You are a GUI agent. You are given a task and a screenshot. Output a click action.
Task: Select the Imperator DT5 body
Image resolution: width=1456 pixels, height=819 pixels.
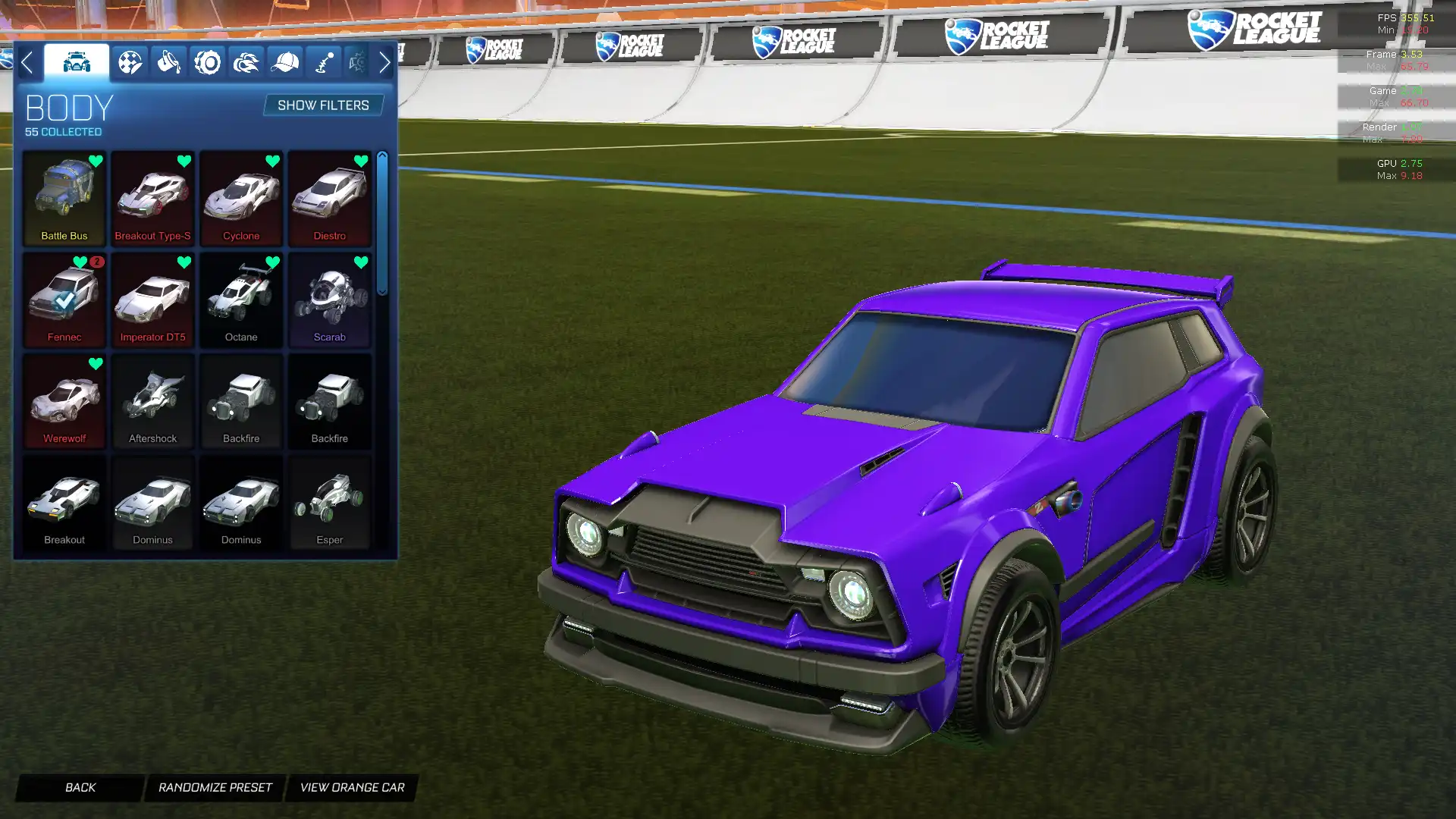pos(152,300)
